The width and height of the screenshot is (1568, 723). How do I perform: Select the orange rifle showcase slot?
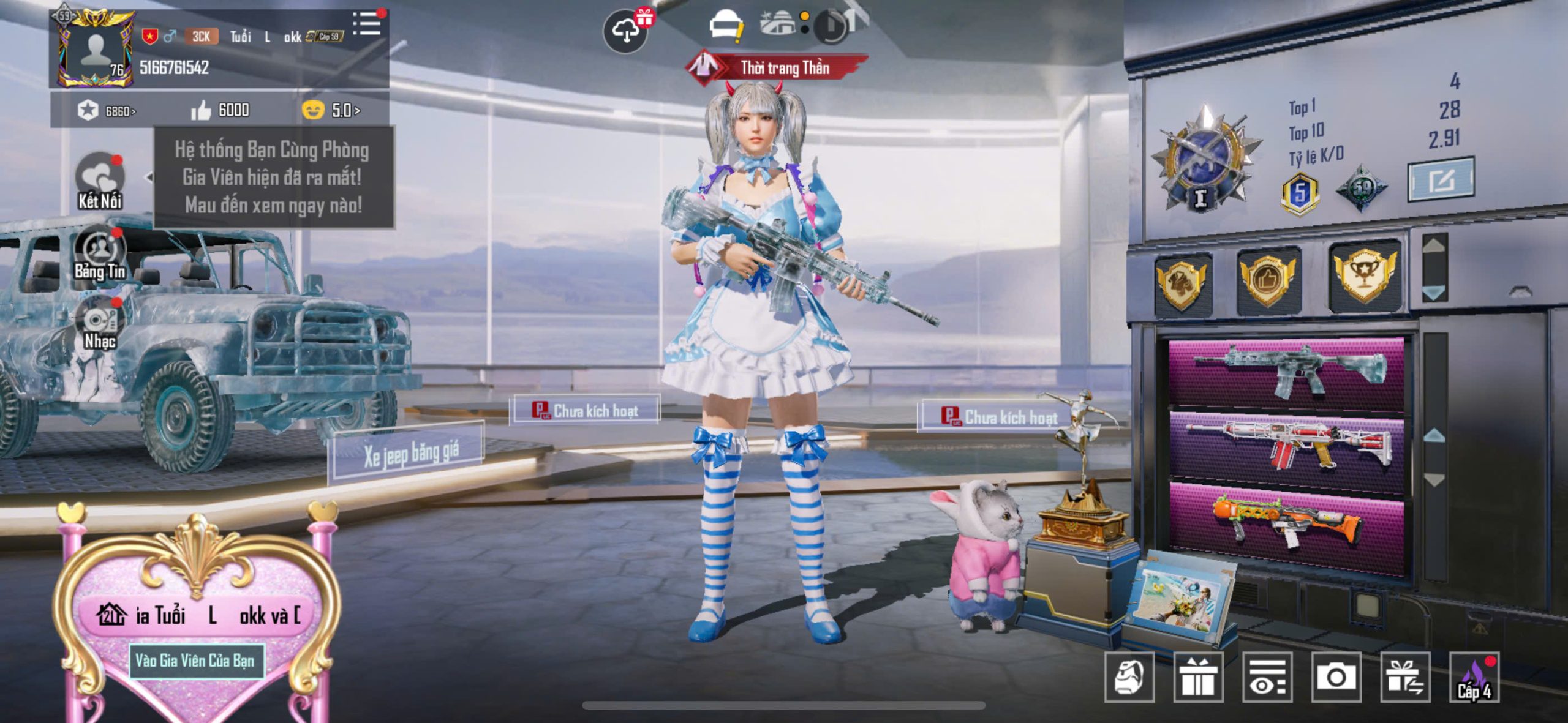pyautogui.click(x=1286, y=522)
